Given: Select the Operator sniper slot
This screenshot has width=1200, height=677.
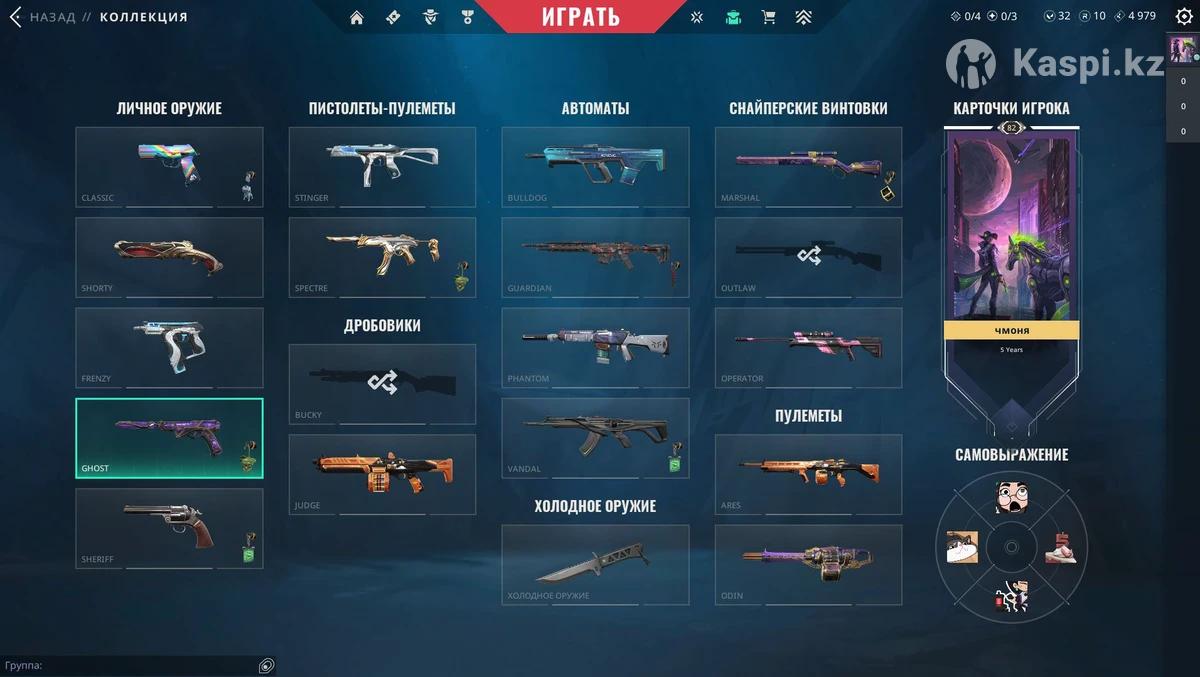Looking at the screenshot, I should pos(808,347).
